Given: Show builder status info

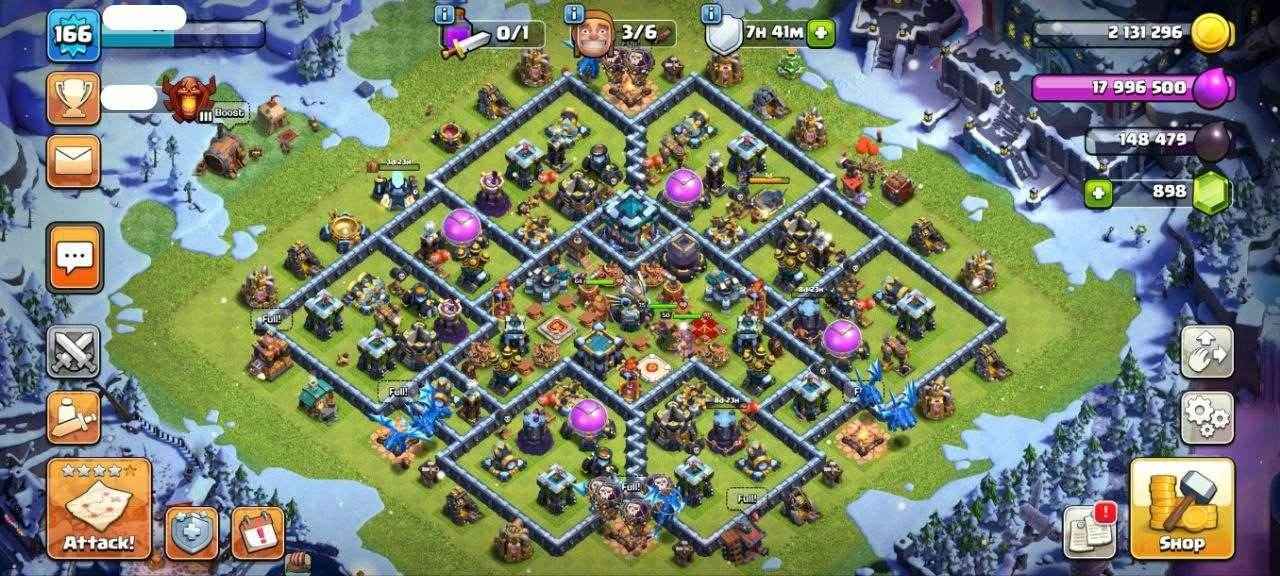Looking at the screenshot, I should point(574,14).
